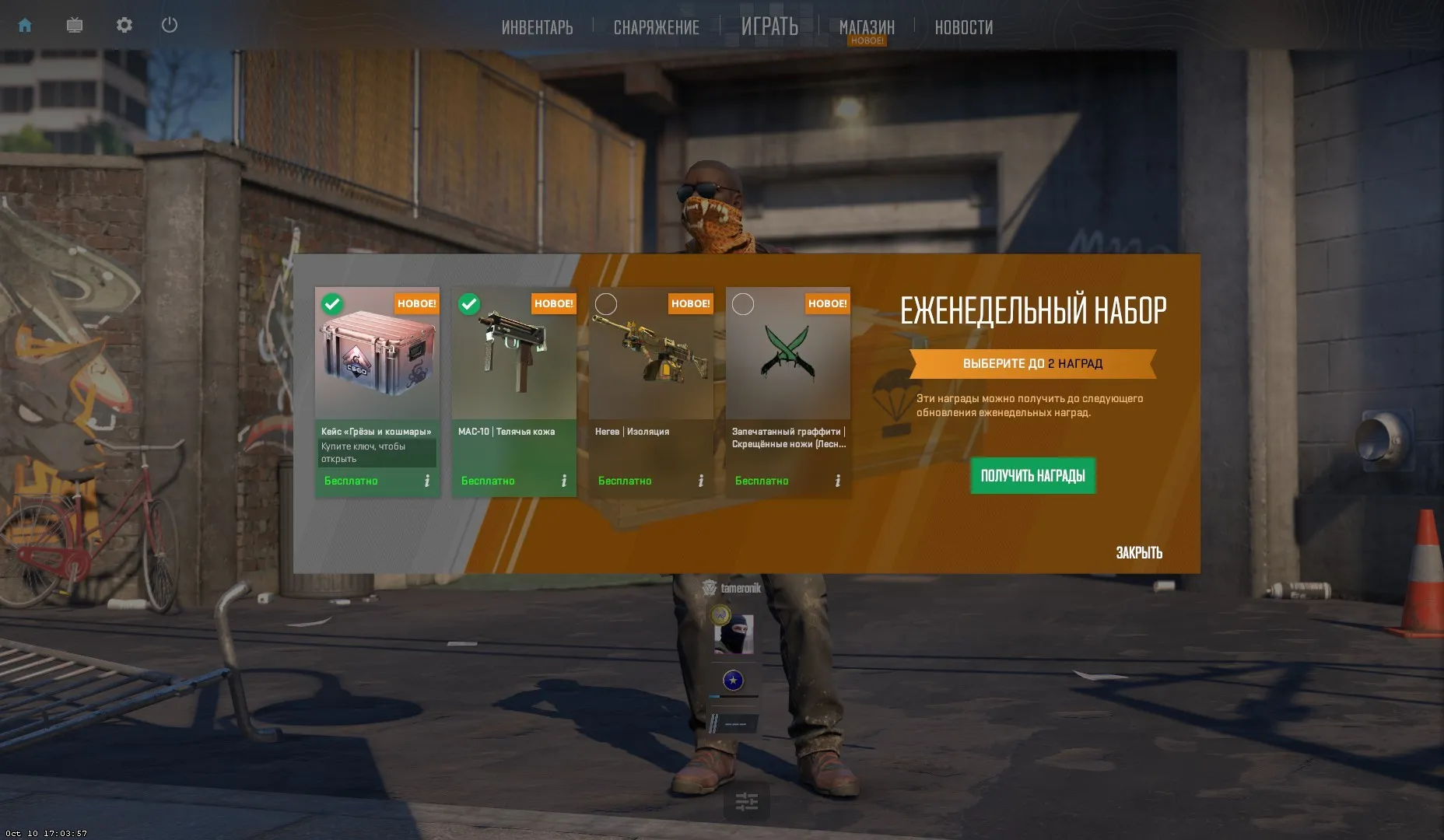Show info for the sealed graffiti reward

coord(838,481)
